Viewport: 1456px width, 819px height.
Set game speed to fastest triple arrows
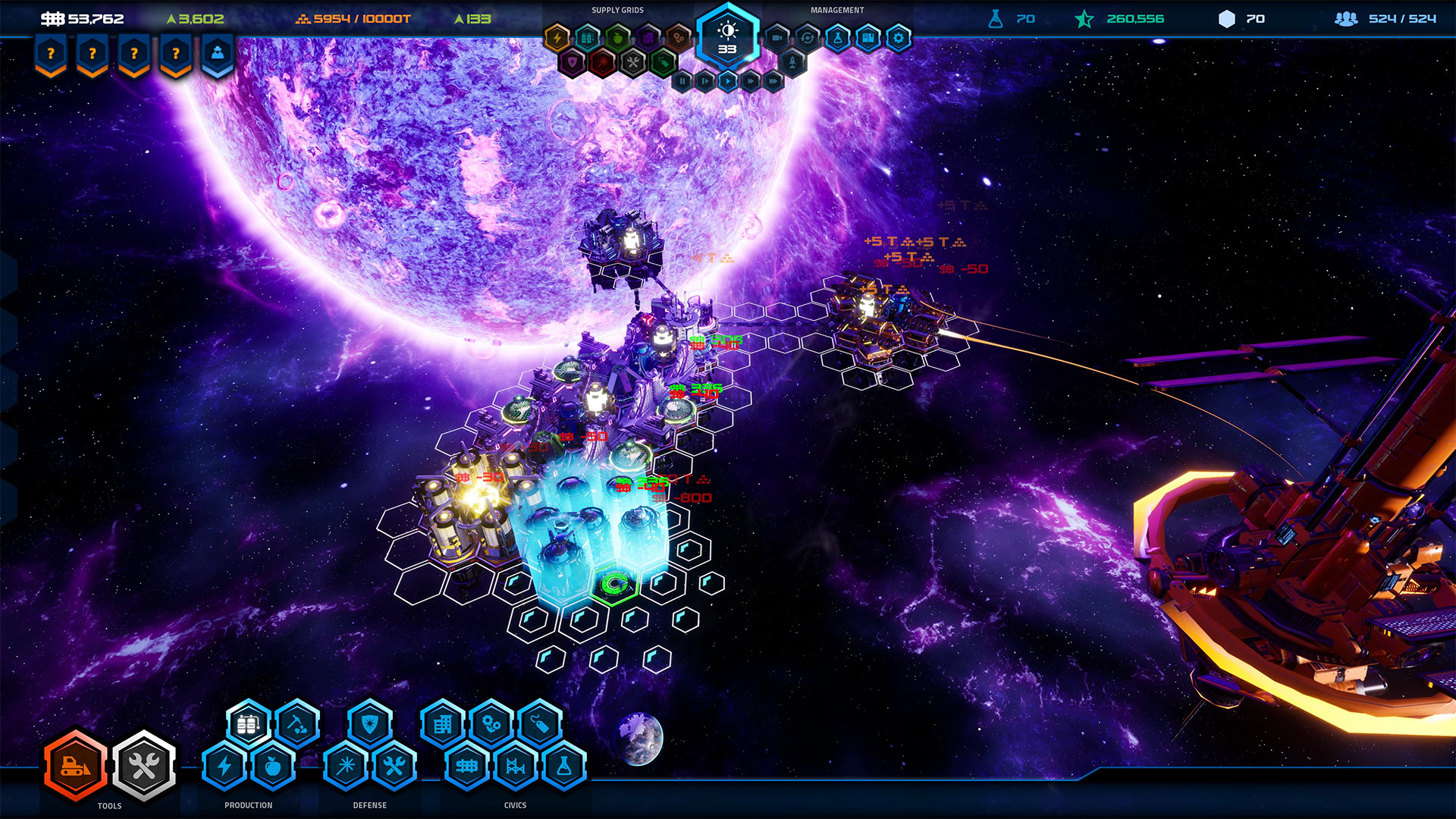point(773,80)
